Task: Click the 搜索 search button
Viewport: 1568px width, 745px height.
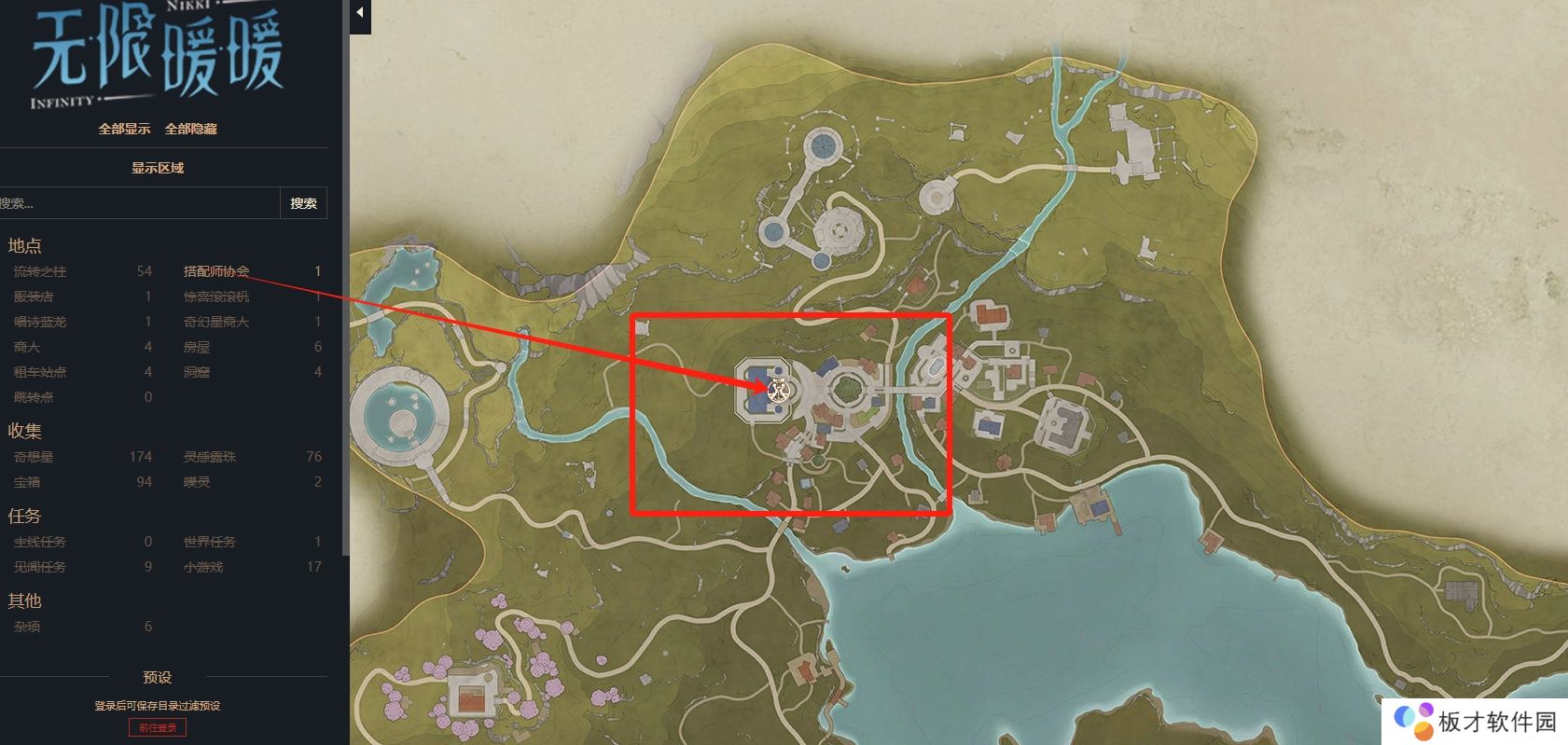Action: pos(303,203)
